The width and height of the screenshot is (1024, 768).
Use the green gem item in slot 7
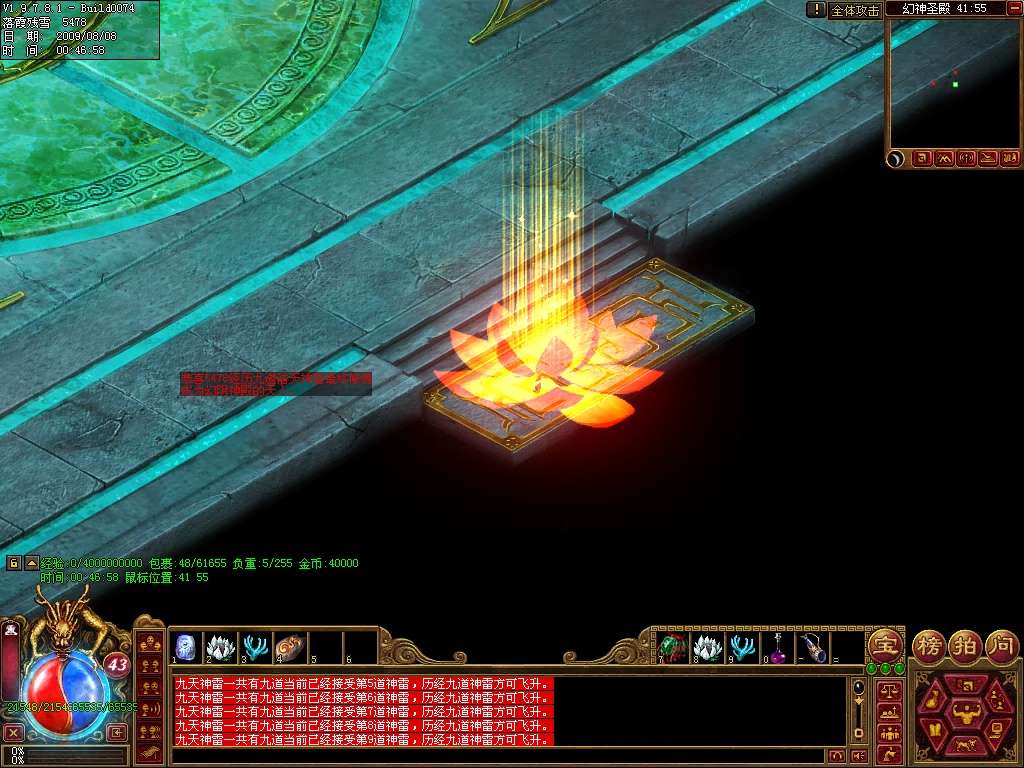point(672,648)
